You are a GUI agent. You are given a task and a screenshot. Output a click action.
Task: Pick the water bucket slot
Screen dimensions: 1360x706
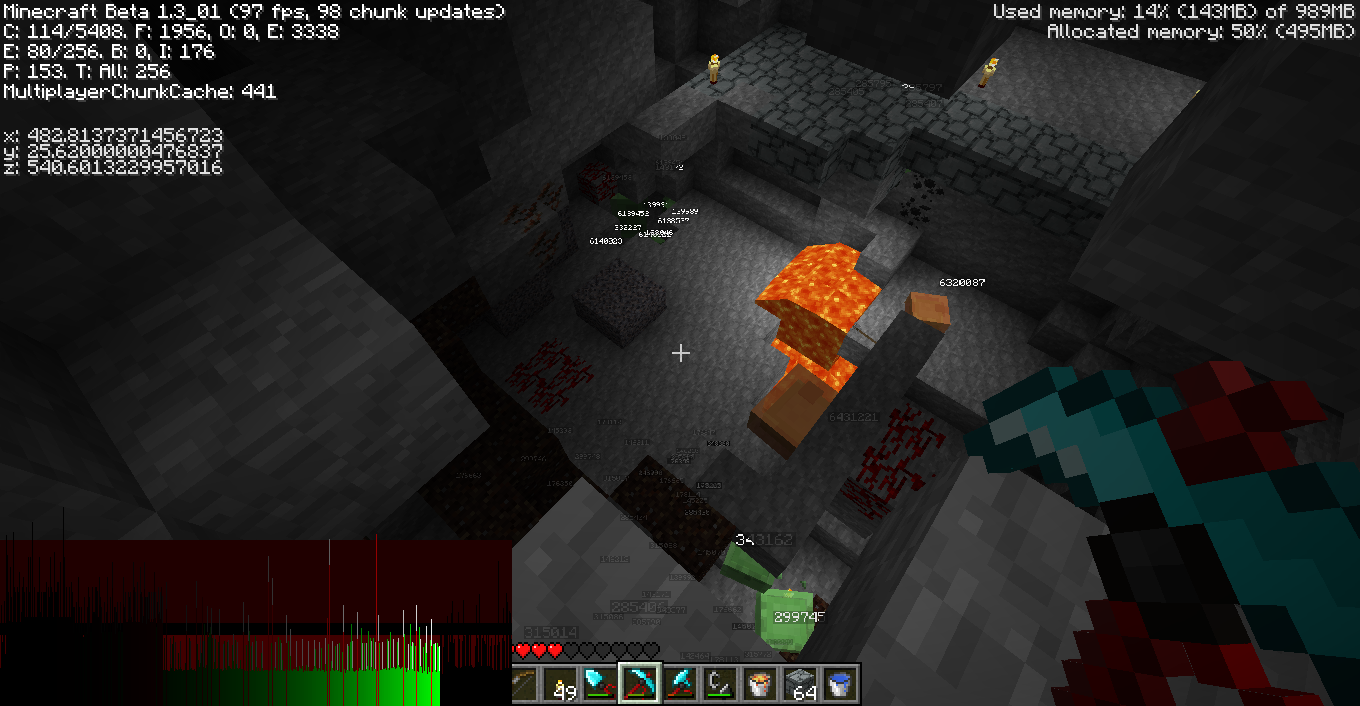(x=840, y=684)
